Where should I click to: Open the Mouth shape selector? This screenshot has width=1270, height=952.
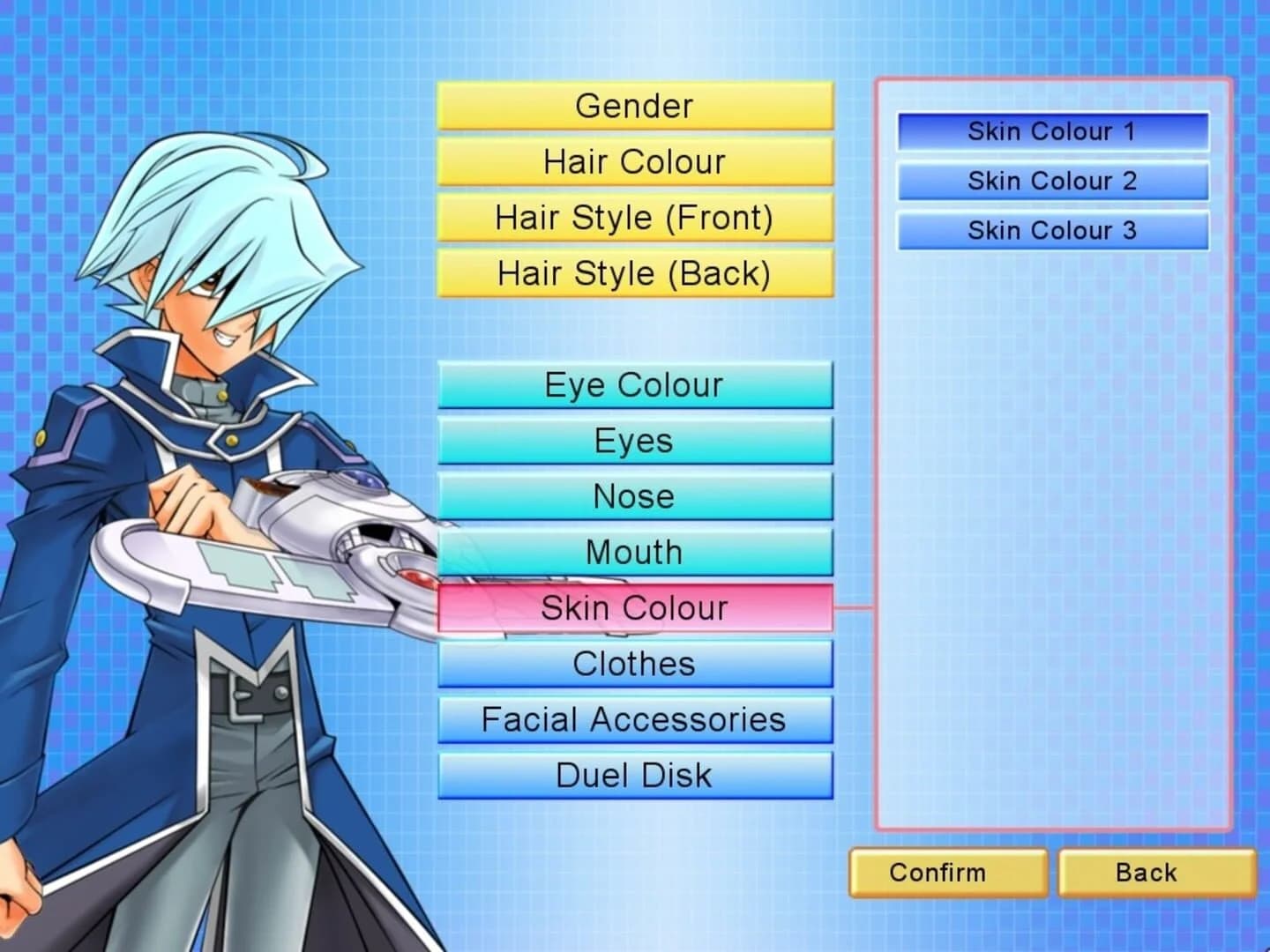coord(633,551)
